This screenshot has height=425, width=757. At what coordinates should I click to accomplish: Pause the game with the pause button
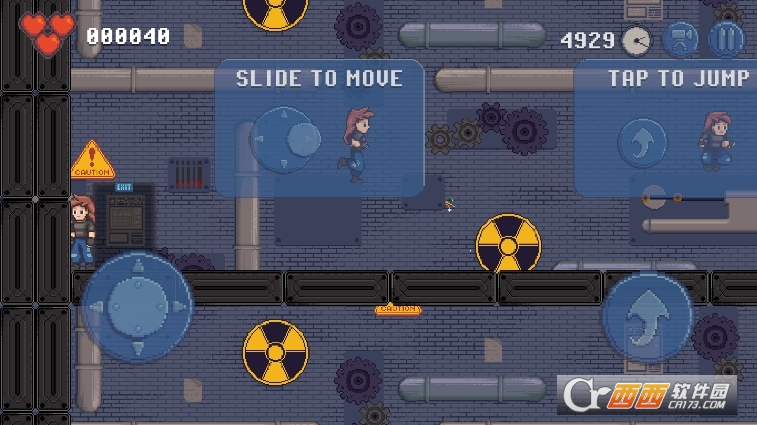point(726,39)
